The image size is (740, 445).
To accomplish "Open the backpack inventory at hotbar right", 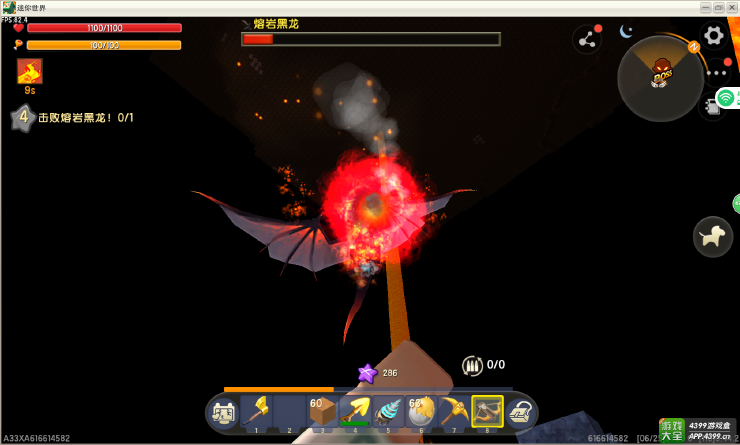I will point(520,411).
